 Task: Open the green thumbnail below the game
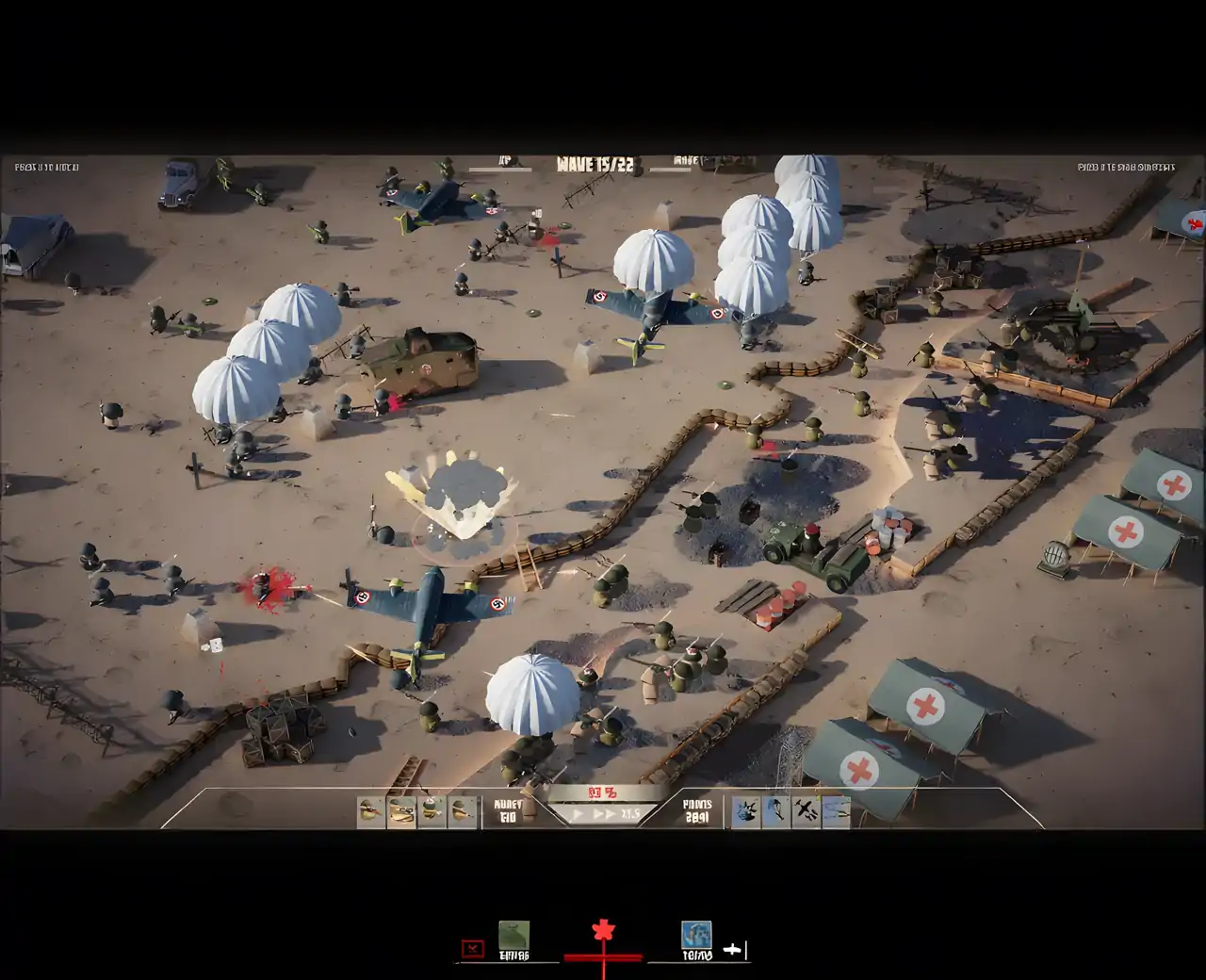[x=513, y=936]
